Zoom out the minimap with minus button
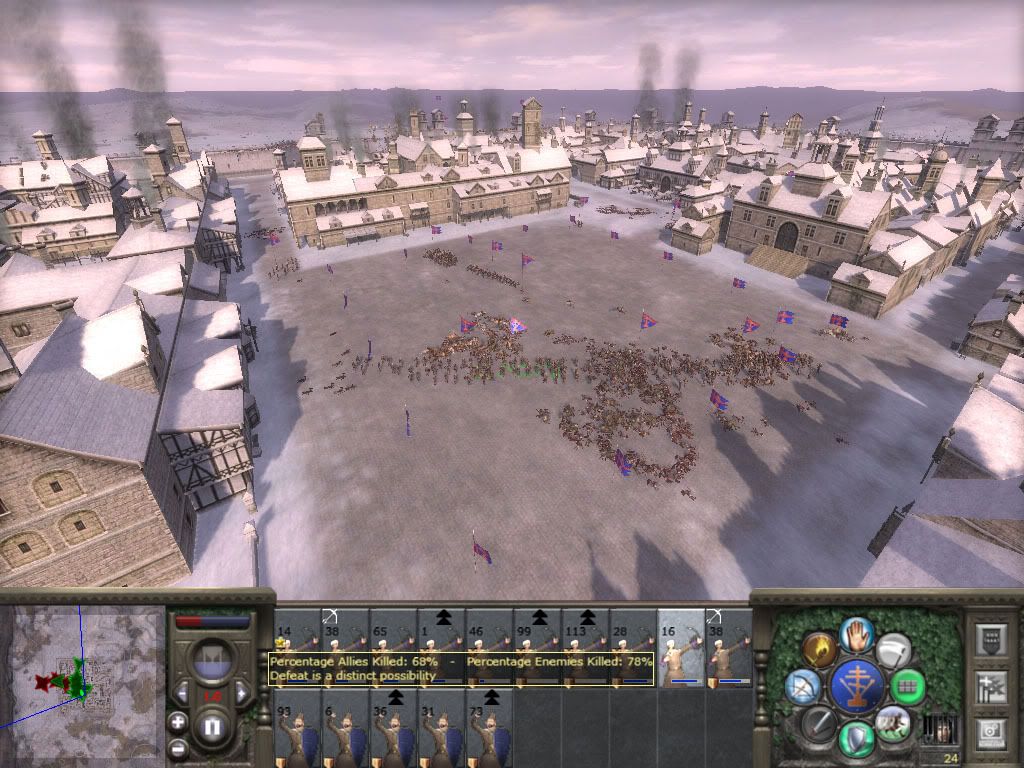This screenshot has width=1024, height=768. (178, 748)
